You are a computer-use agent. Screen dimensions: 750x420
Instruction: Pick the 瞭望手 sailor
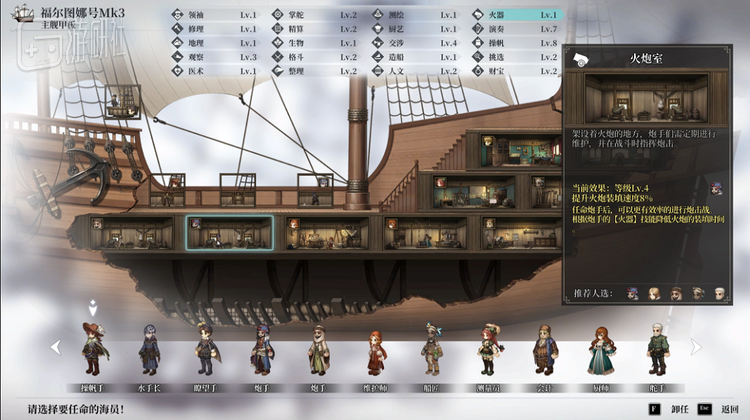point(205,348)
